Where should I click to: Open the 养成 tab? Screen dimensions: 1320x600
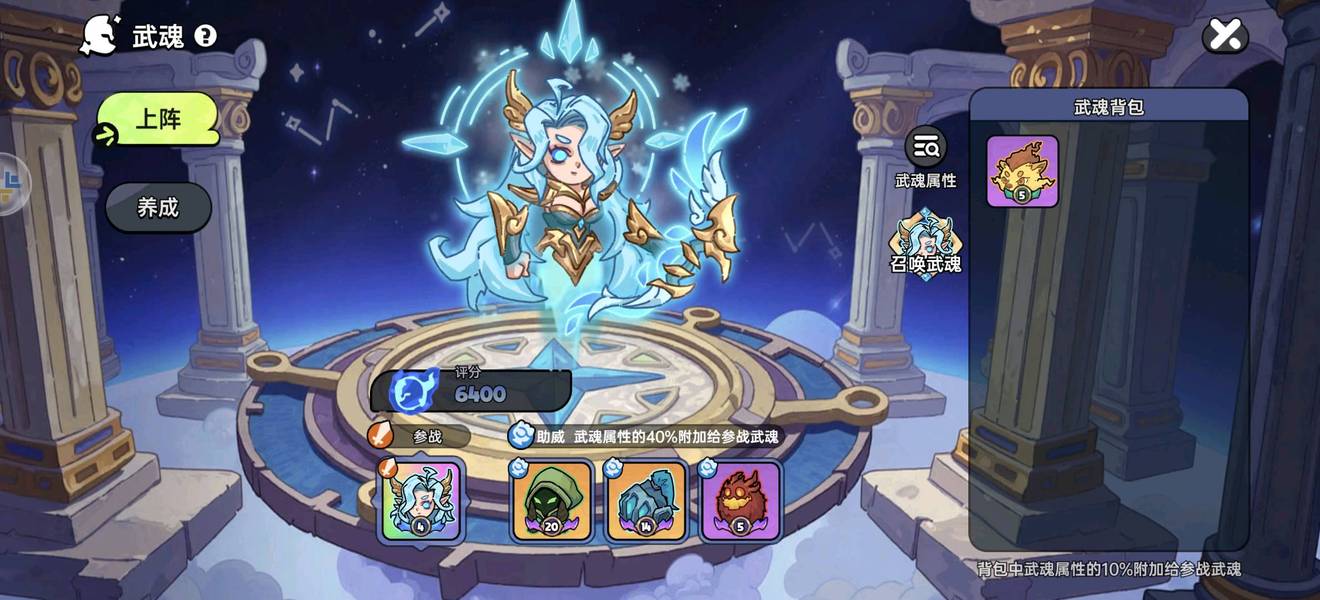pos(158,207)
